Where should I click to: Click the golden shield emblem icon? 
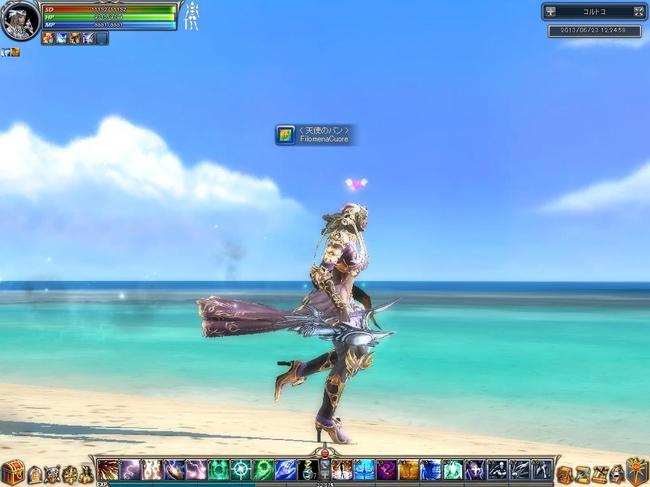tap(637, 471)
